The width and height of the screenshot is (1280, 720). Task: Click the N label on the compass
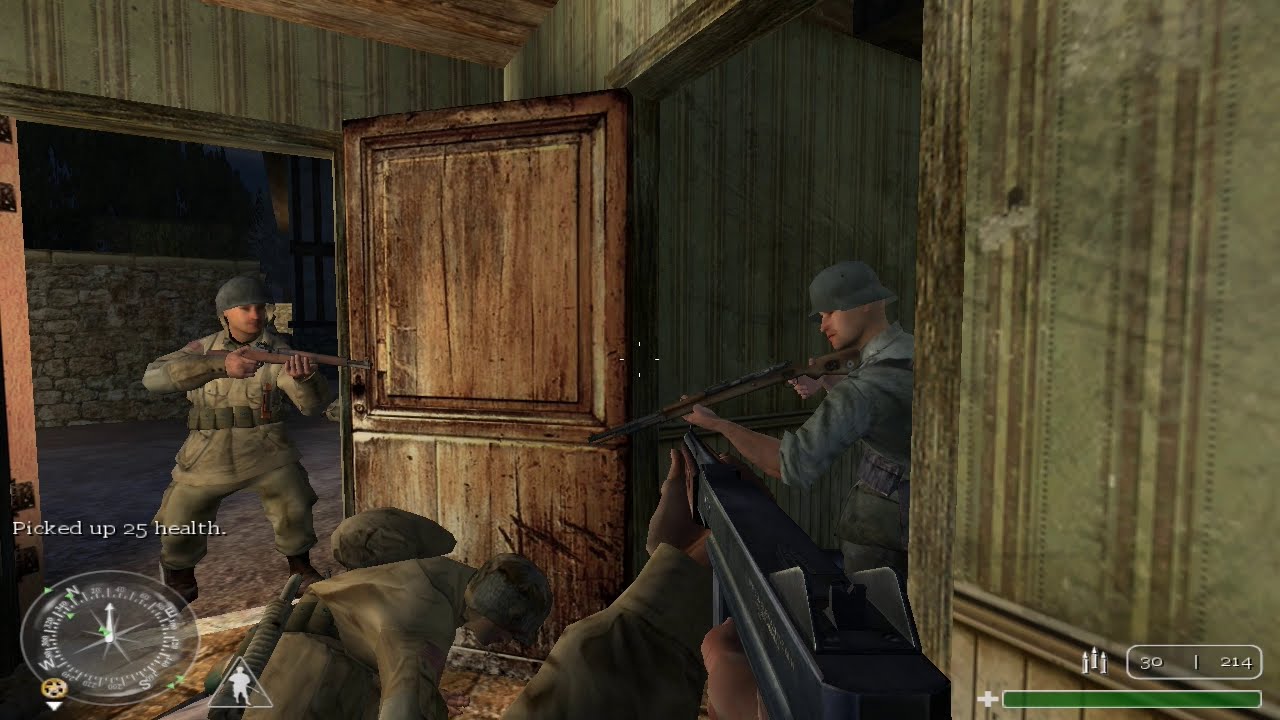(x=70, y=589)
